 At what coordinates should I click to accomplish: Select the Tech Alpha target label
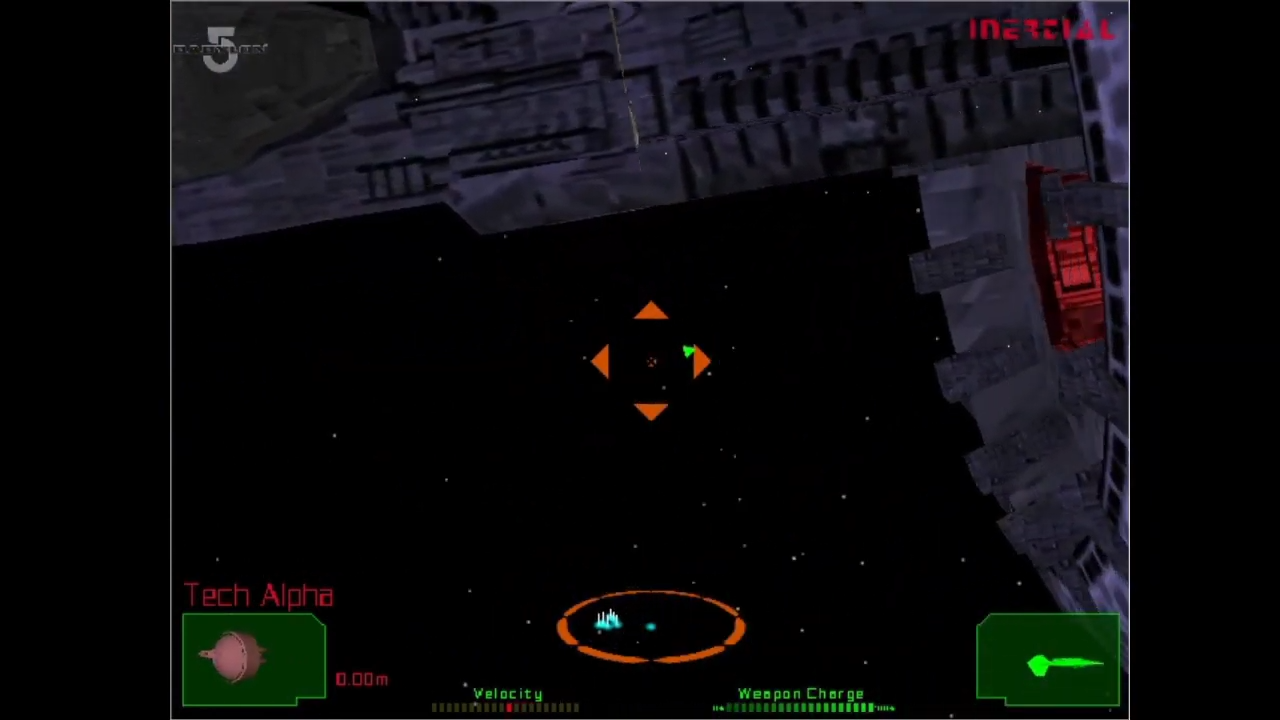click(258, 595)
